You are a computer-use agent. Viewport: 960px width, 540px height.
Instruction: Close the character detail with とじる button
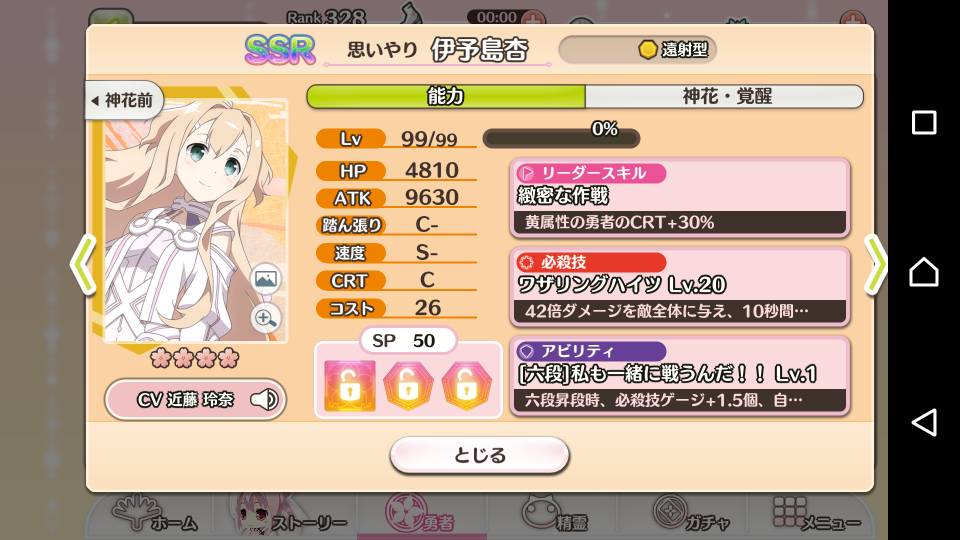click(479, 455)
